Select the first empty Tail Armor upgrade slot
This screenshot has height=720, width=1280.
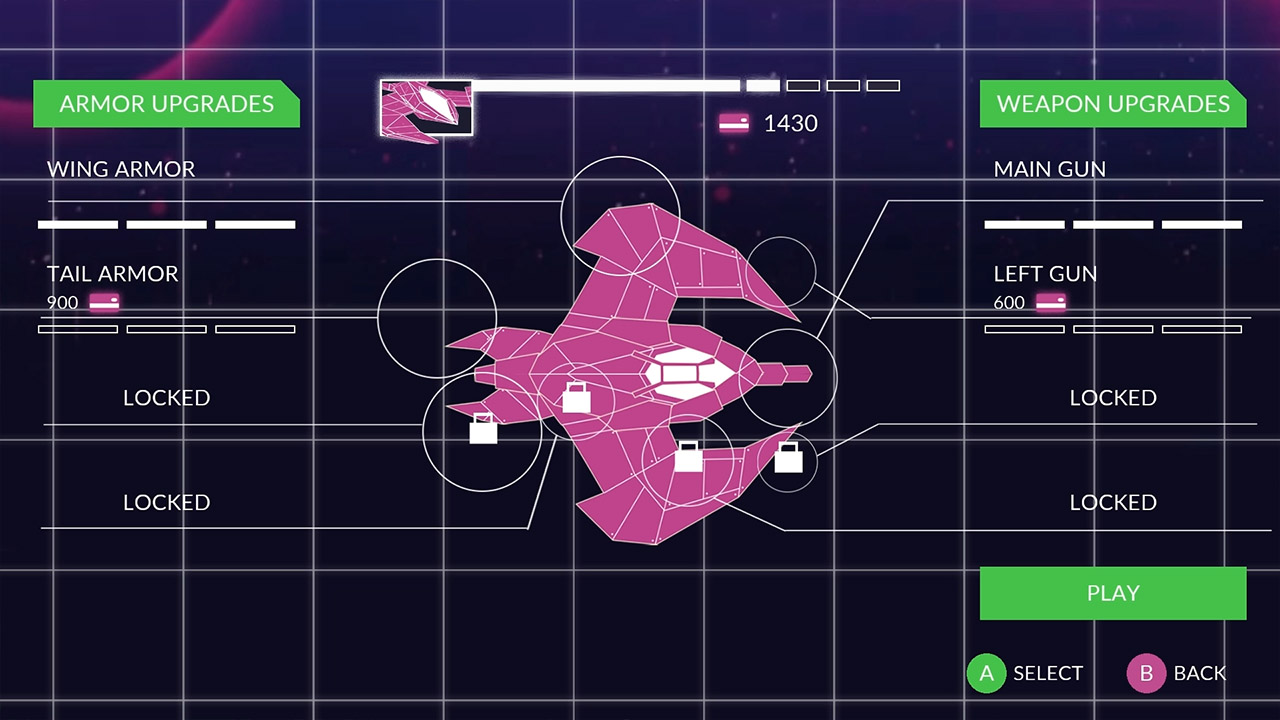pos(77,329)
